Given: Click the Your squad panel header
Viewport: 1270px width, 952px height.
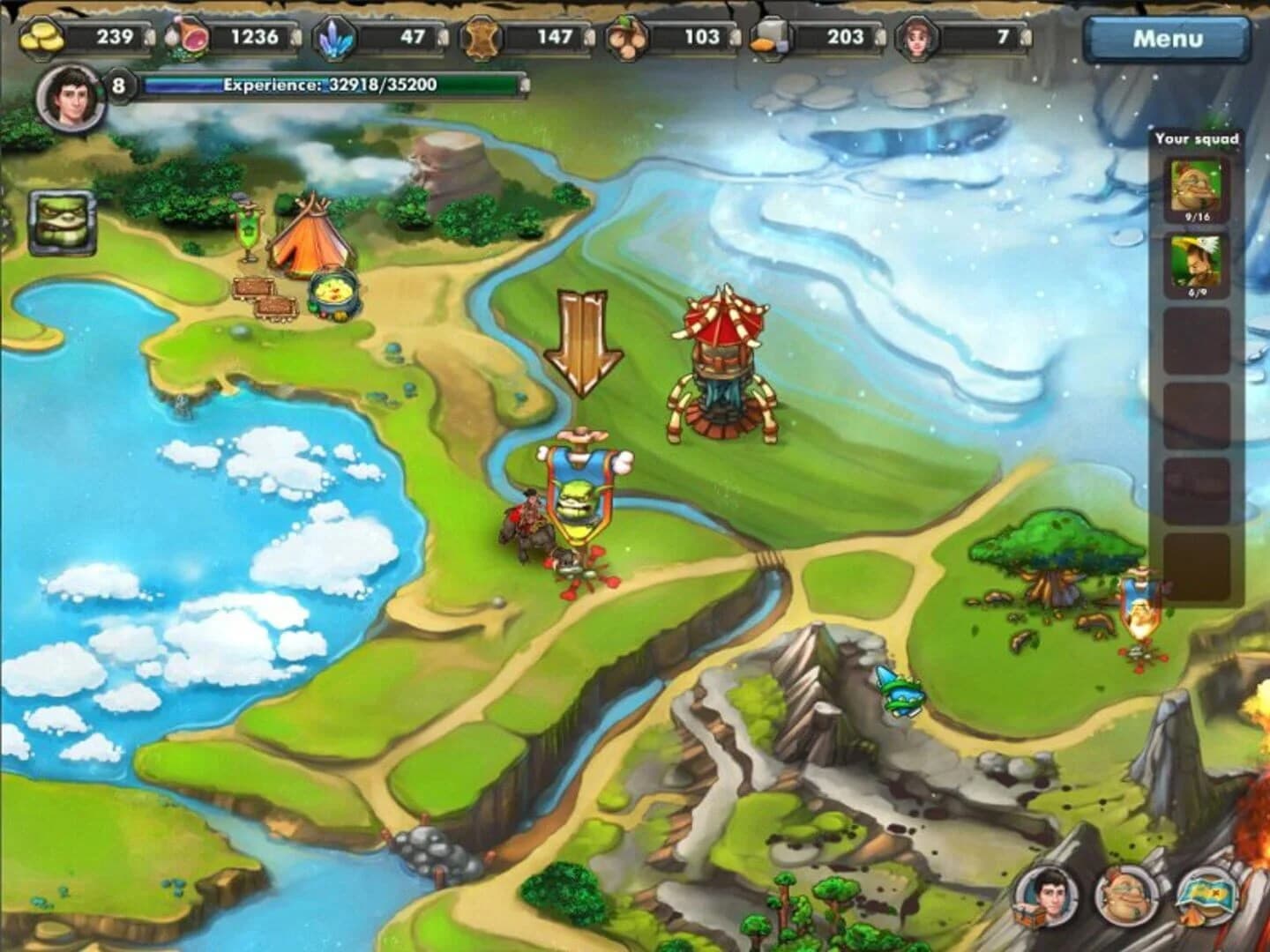Looking at the screenshot, I should pyautogui.click(x=1198, y=138).
